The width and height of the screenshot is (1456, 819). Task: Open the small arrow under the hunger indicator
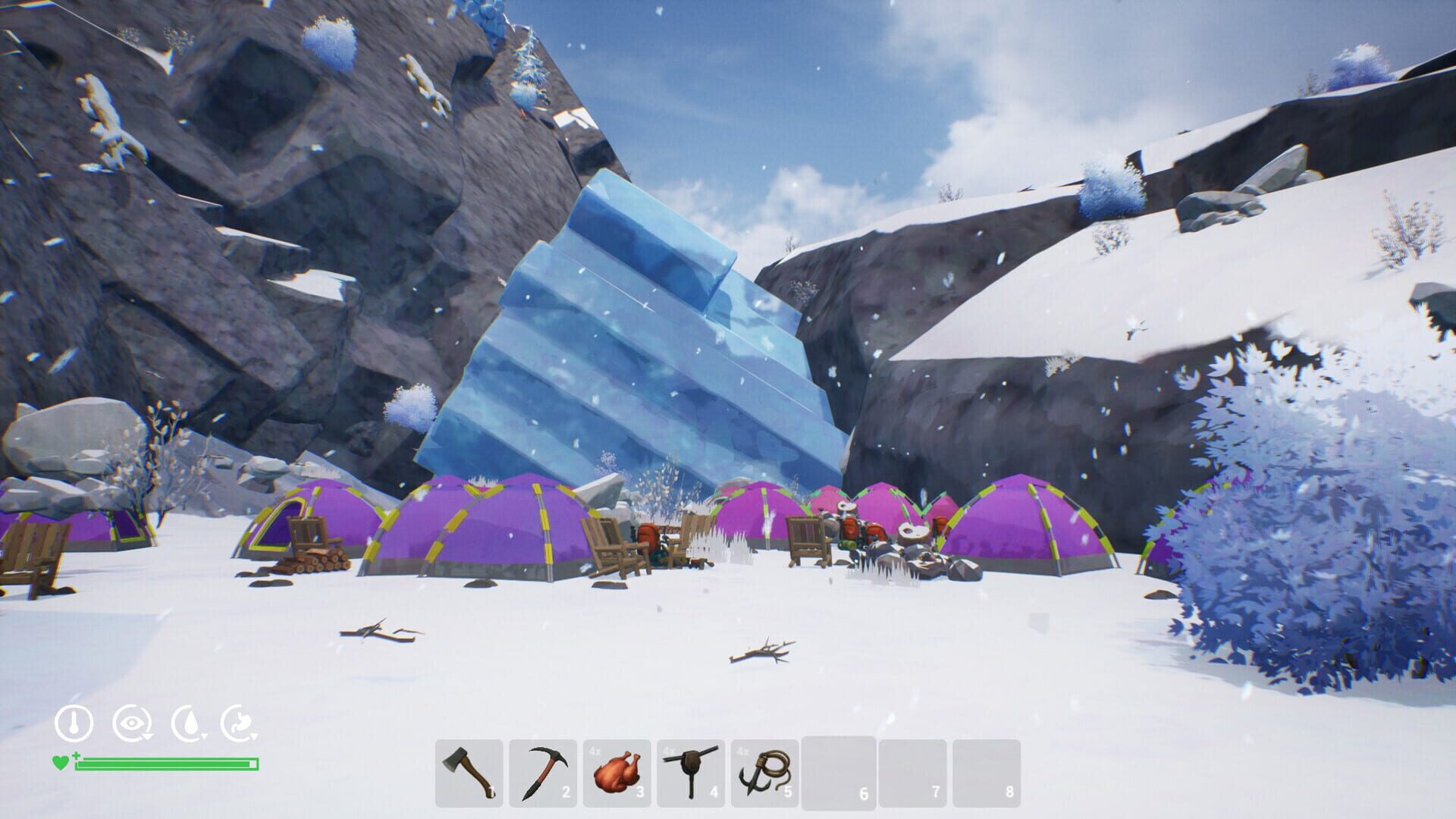[x=256, y=736]
